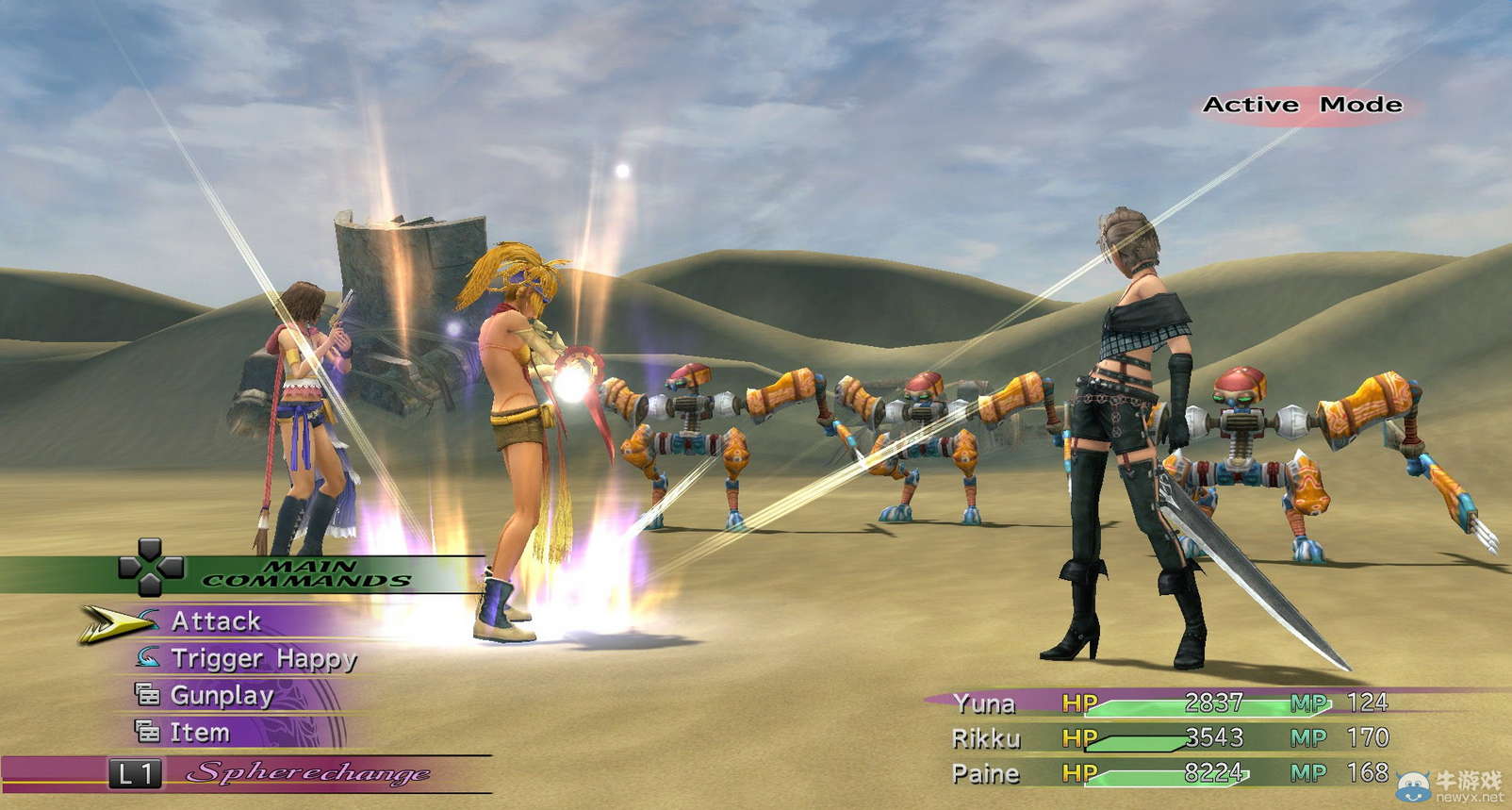Select Rikku's party status row
This screenshot has height=810, width=1512.
coord(1169,738)
